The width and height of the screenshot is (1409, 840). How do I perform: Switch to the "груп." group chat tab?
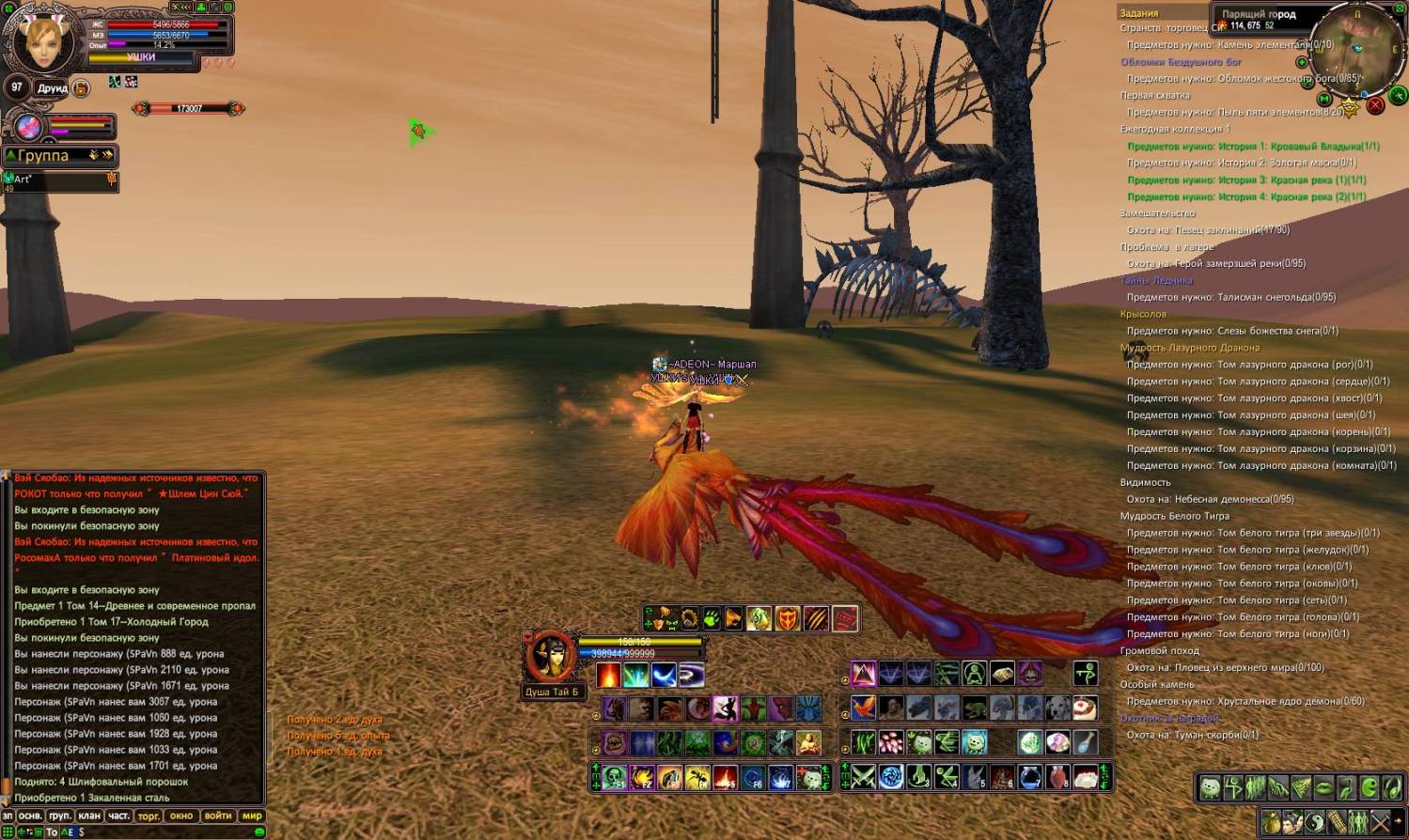click(60, 816)
